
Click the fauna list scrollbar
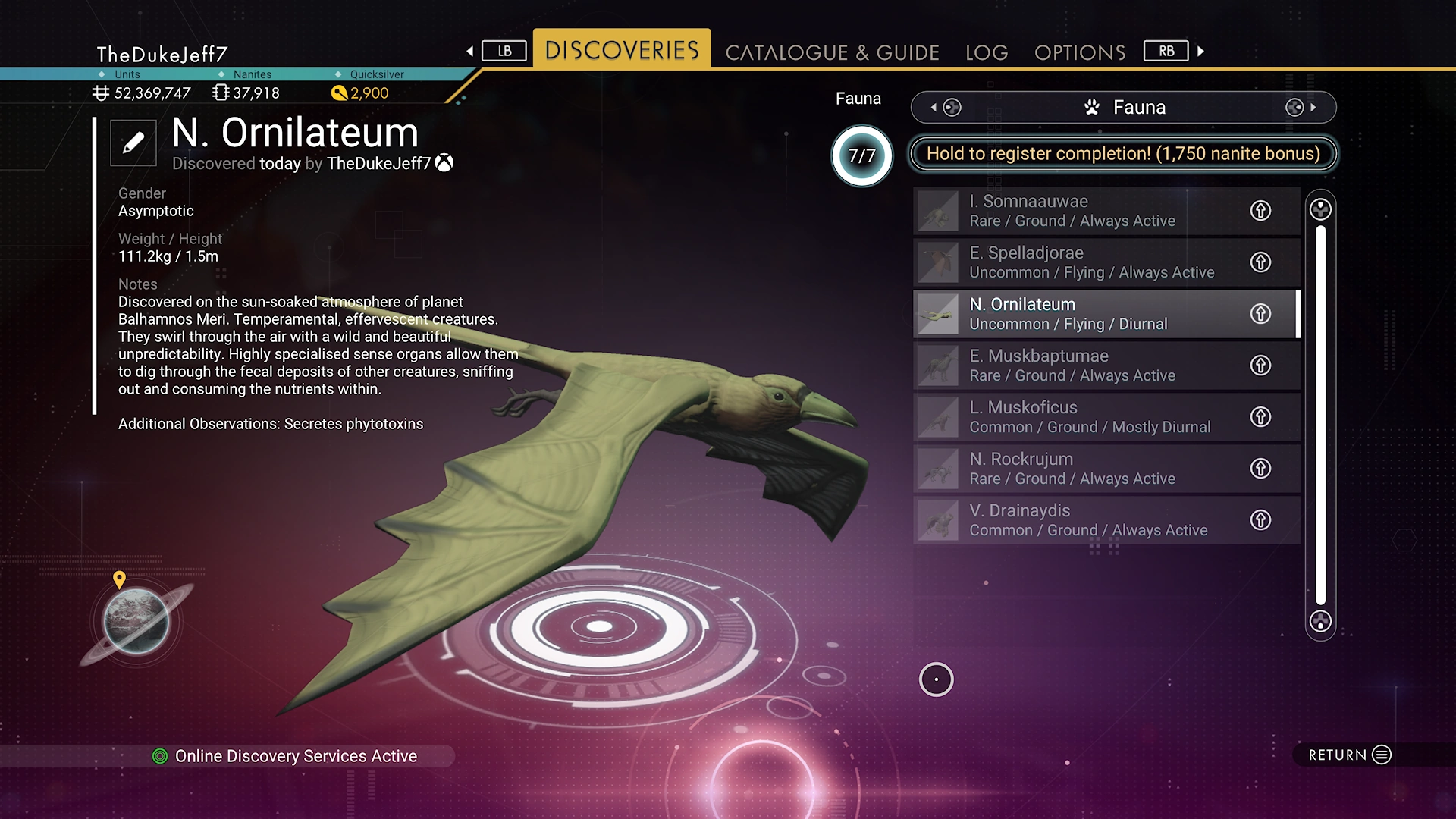point(1320,415)
